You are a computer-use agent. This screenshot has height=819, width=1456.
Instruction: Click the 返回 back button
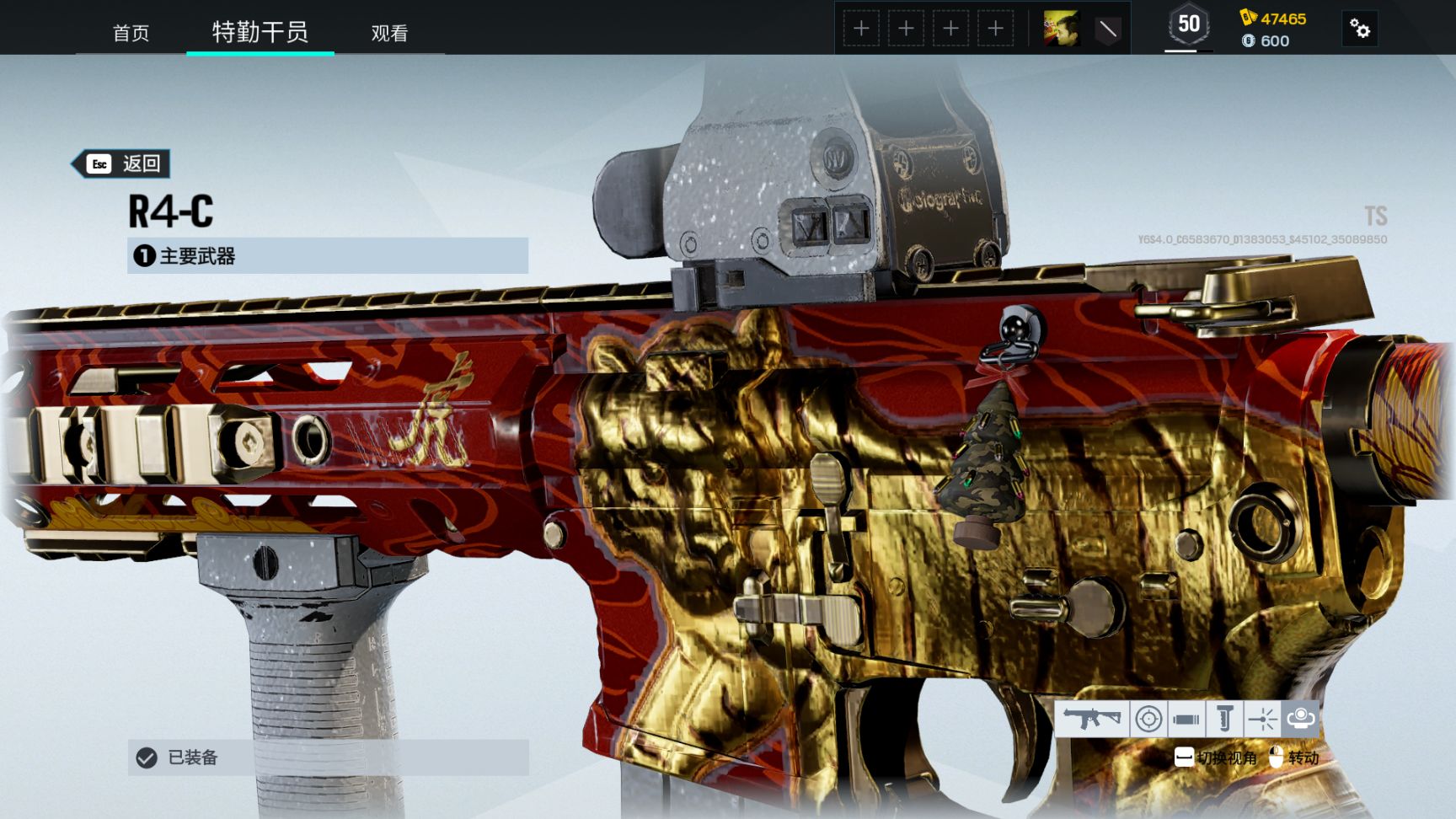click(x=122, y=163)
